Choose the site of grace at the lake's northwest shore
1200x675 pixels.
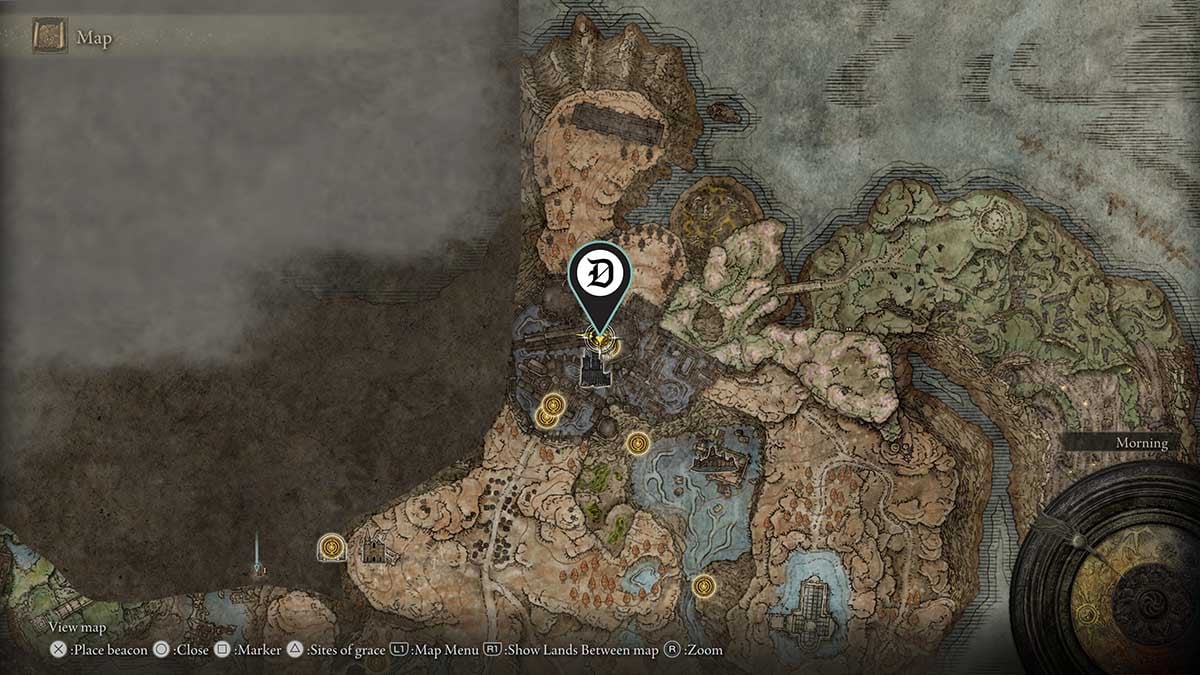coord(638,443)
